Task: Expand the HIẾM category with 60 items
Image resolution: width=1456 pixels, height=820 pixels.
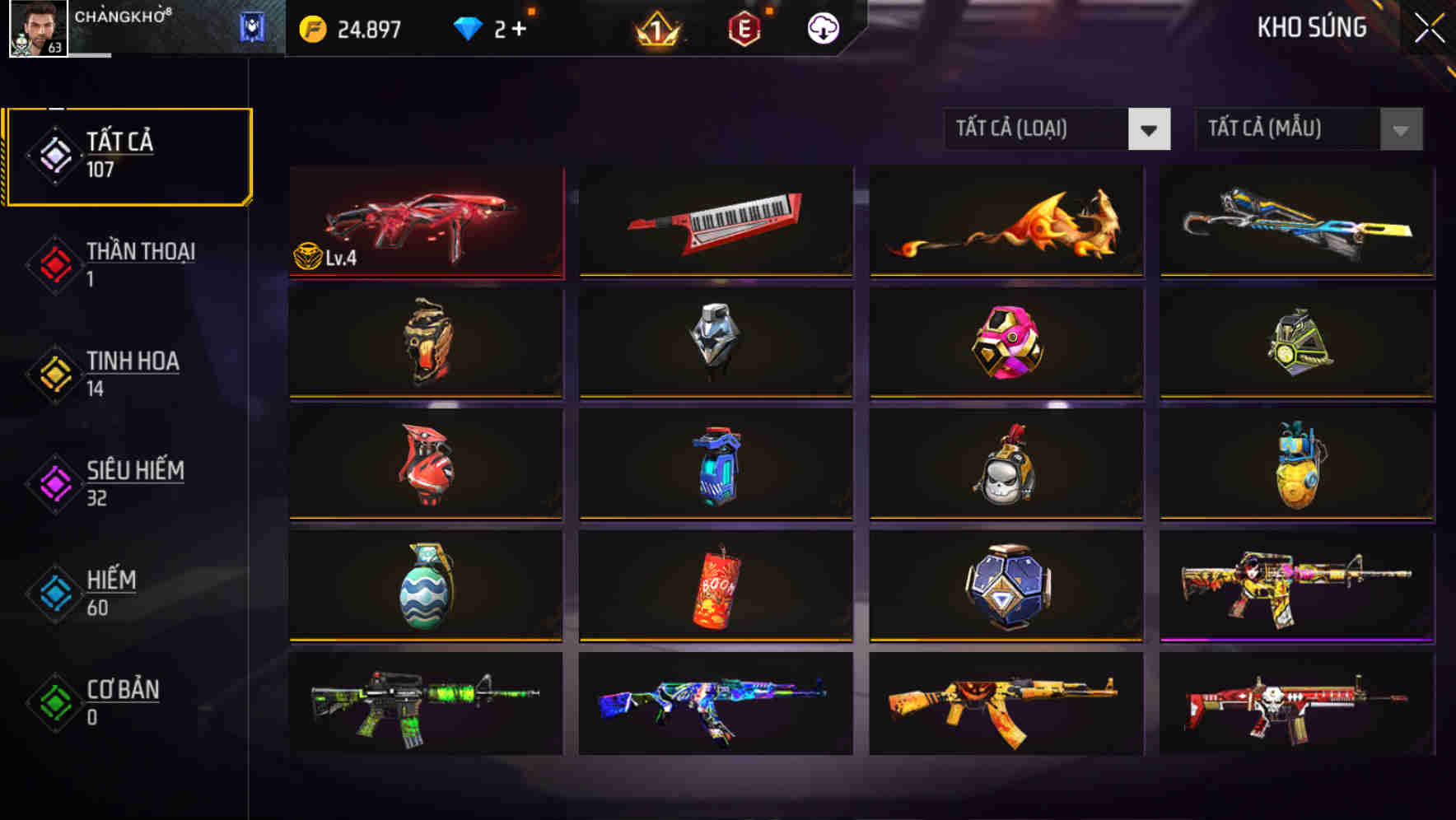Action: point(54,593)
